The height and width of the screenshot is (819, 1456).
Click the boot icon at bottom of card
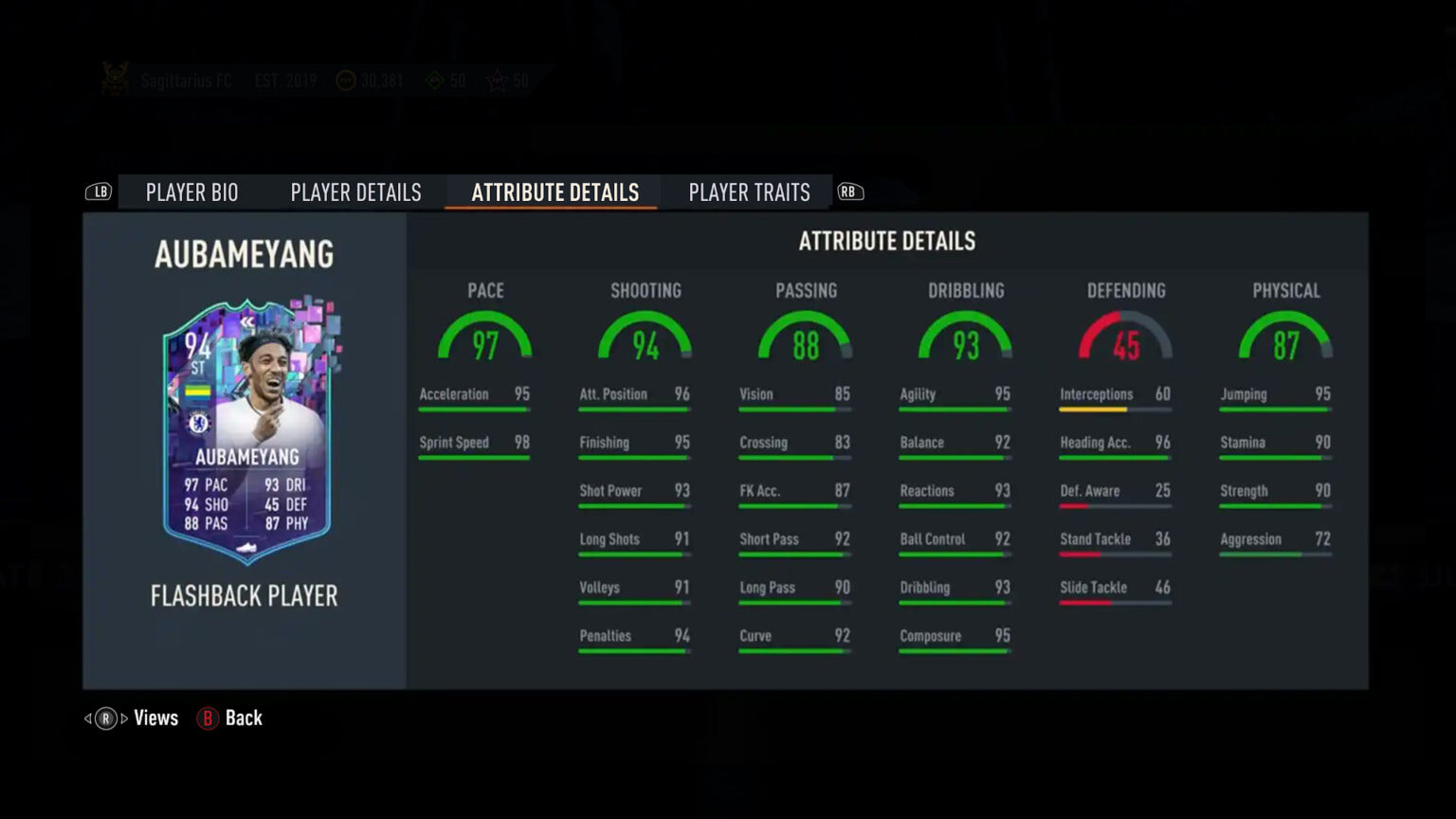click(244, 548)
